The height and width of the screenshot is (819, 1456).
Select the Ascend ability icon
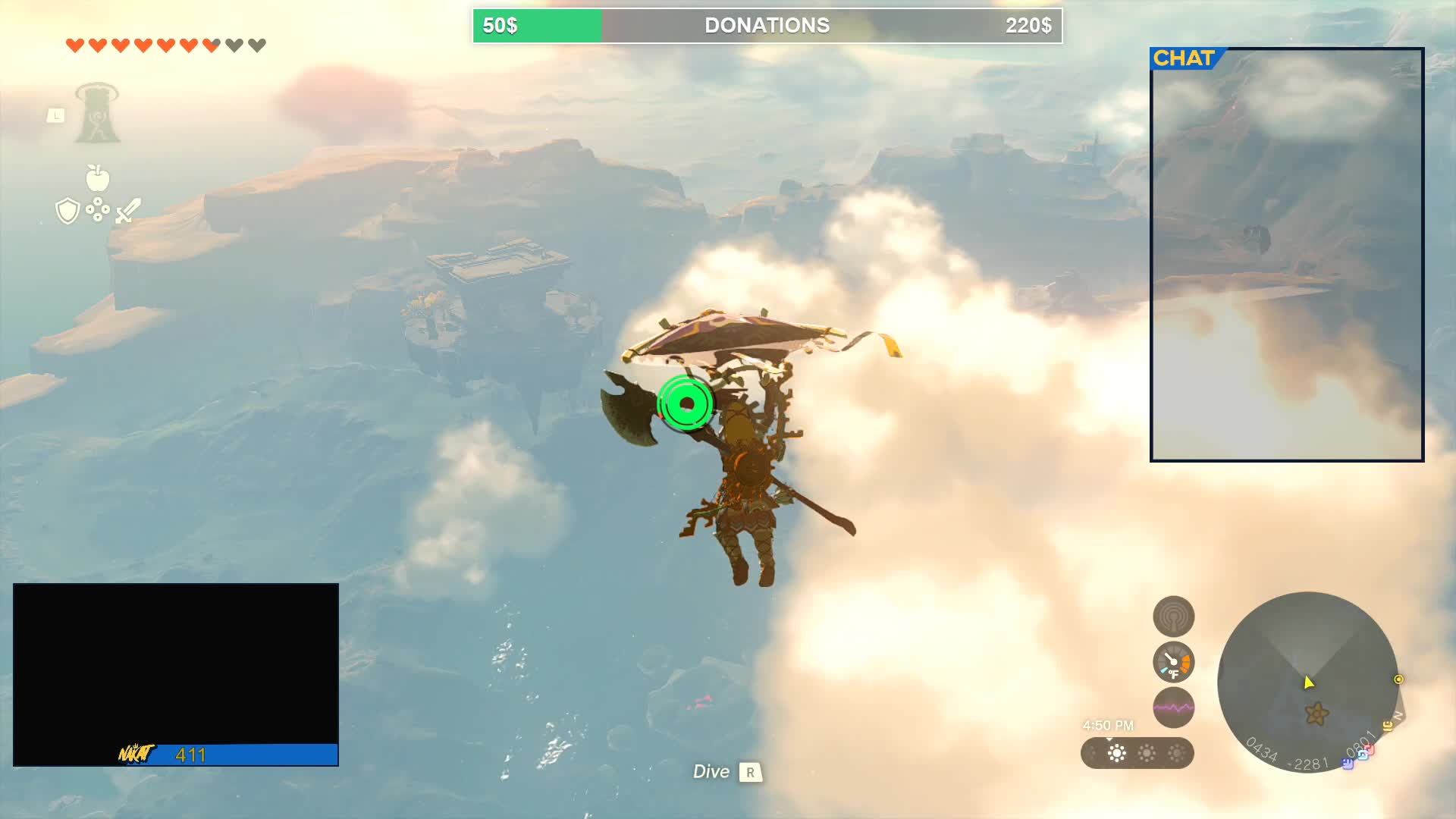(x=97, y=114)
